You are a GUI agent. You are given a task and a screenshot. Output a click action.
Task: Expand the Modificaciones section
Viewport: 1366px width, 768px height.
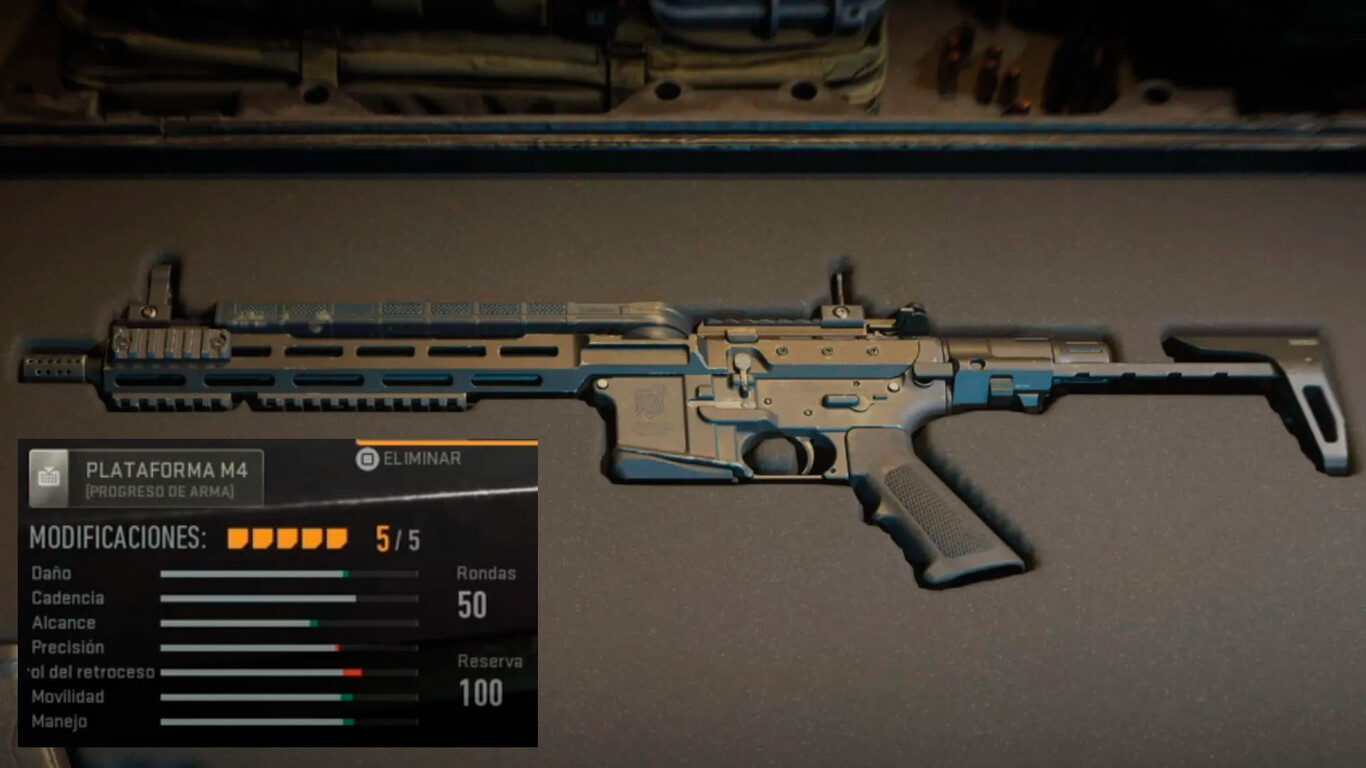pos(120,537)
